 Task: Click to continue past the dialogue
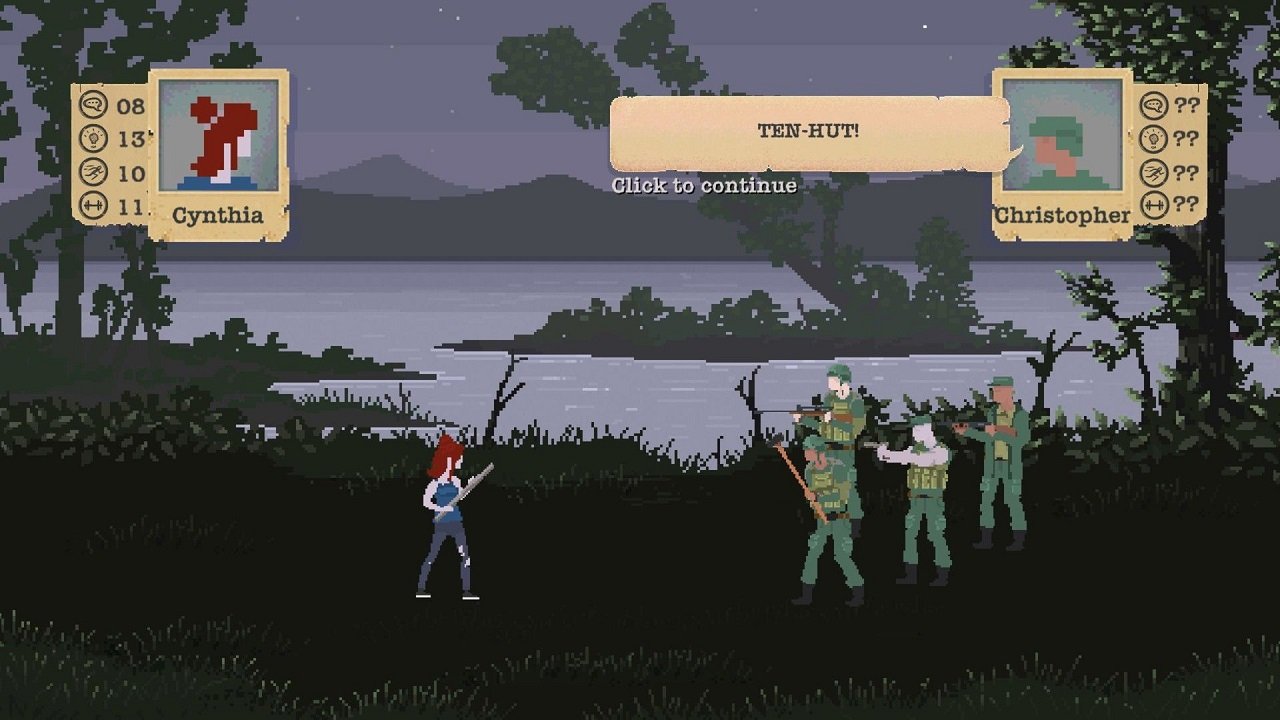(705, 186)
